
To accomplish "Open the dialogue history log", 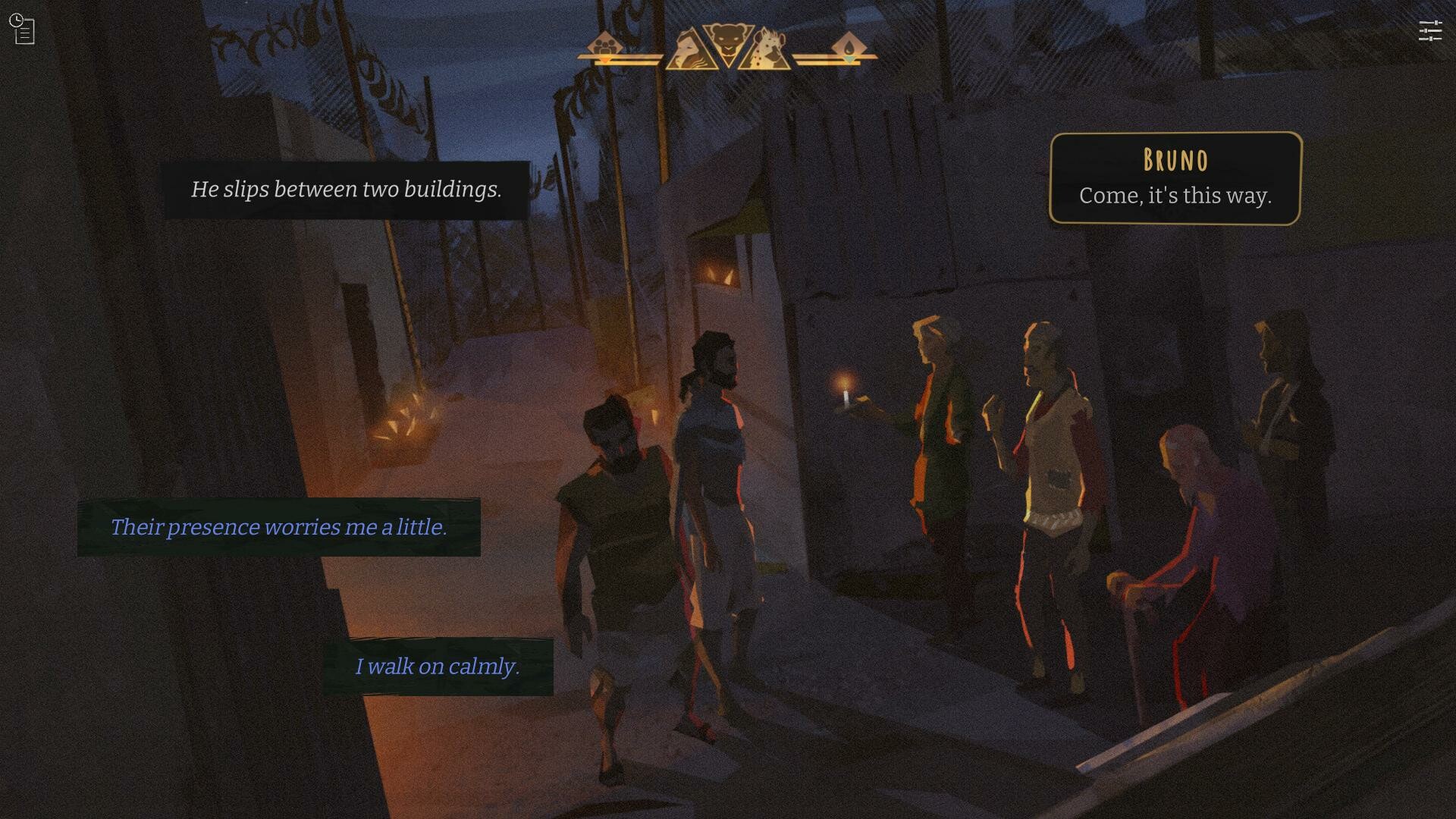I will tap(24, 29).
